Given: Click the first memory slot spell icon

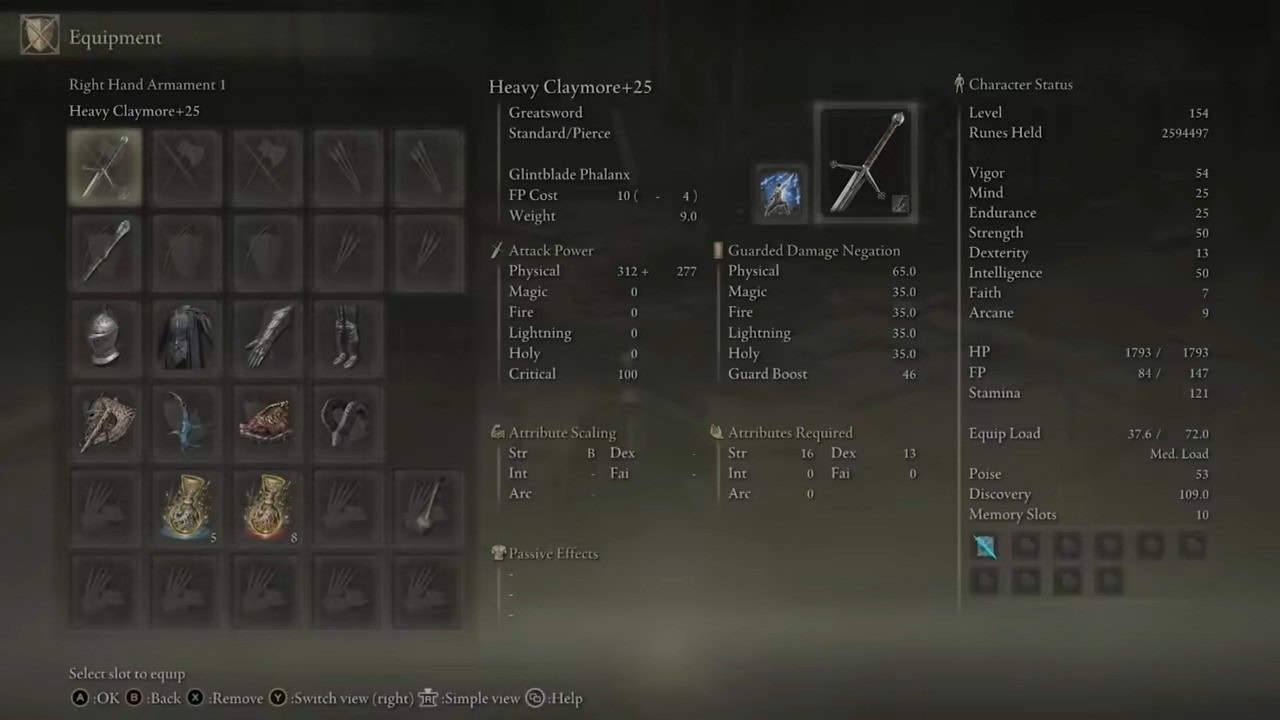Looking at the screenshot, I should pos(984,546).
